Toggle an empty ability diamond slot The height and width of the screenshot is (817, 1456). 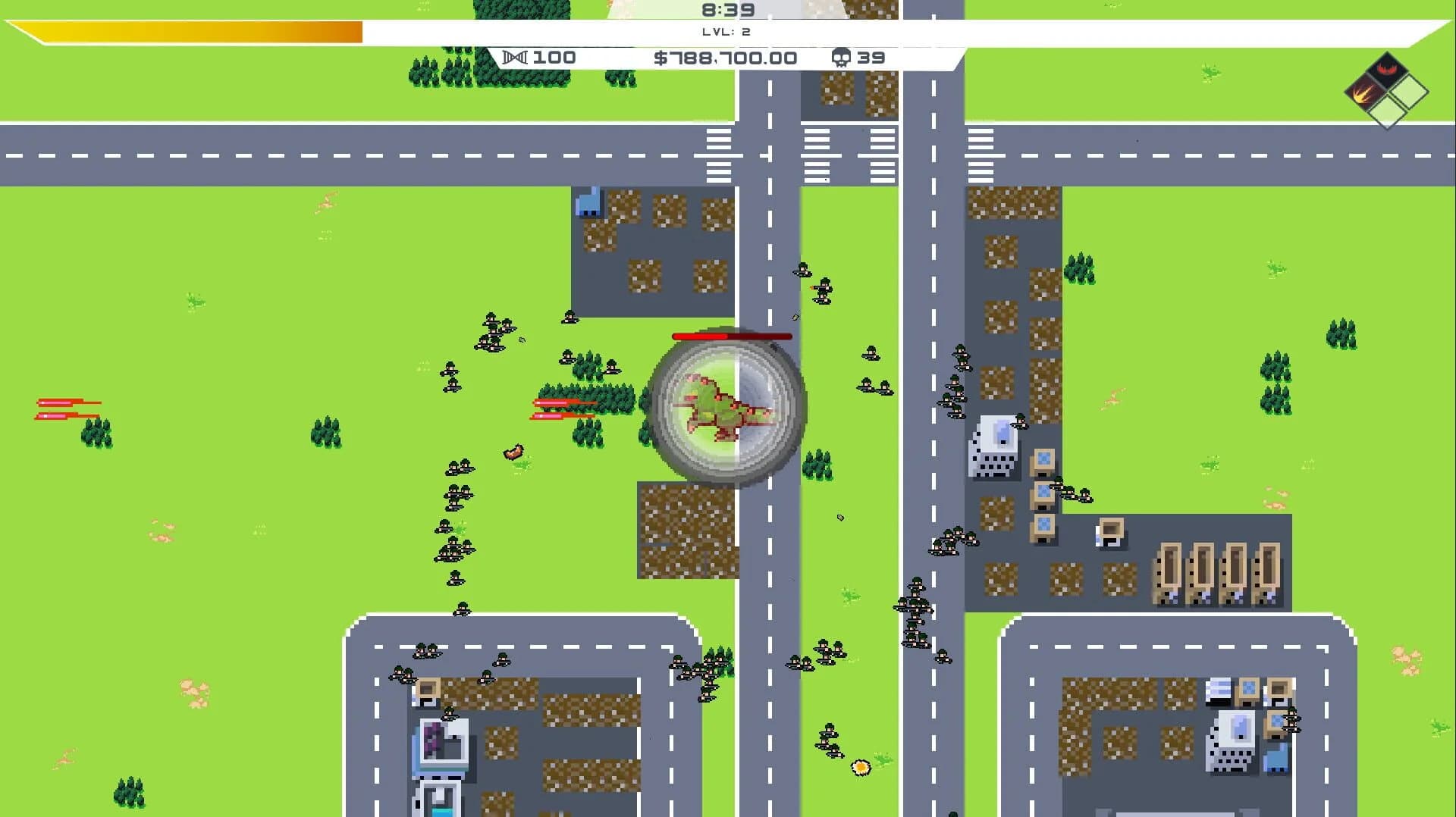(x=1409, y=92)
